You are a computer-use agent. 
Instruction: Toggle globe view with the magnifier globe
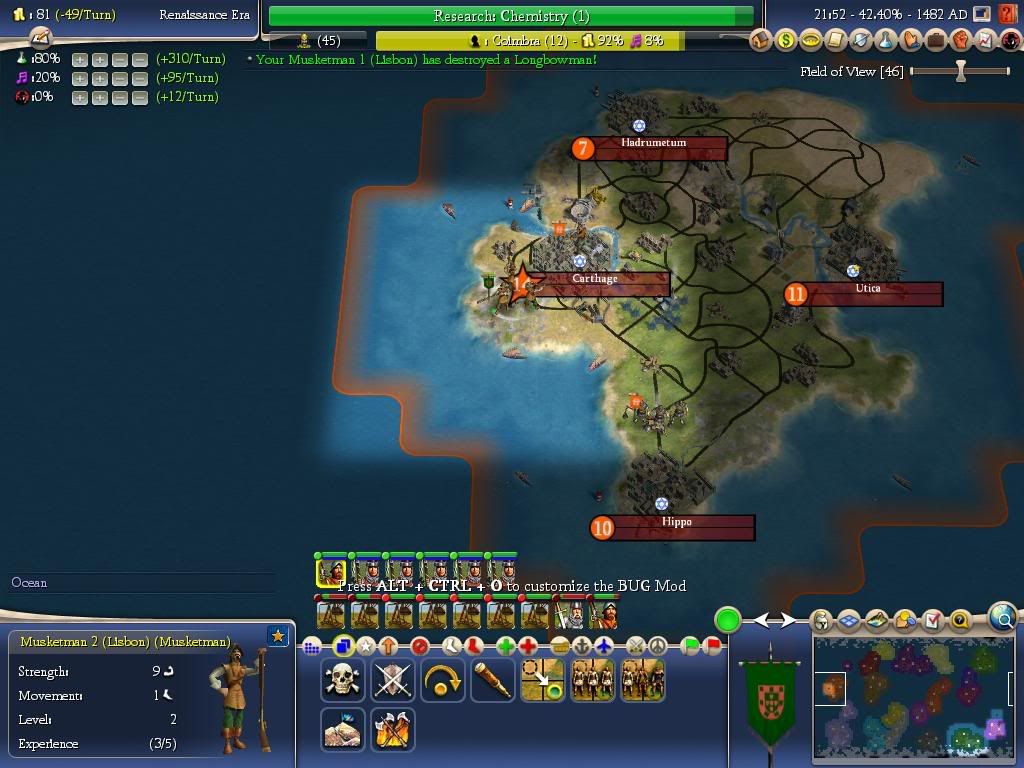tap(1002, 618)
